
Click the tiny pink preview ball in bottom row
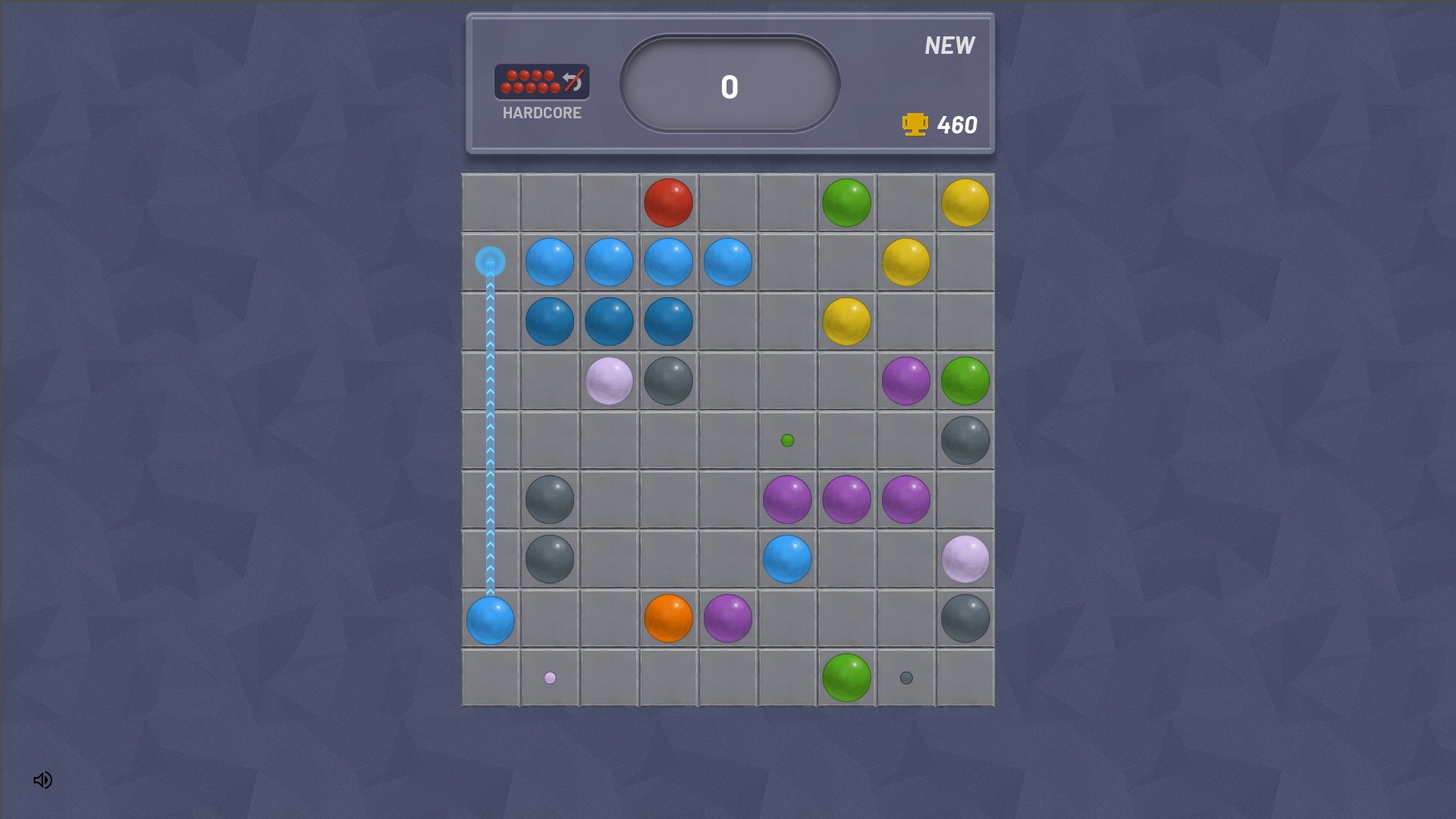pos(549,677)
